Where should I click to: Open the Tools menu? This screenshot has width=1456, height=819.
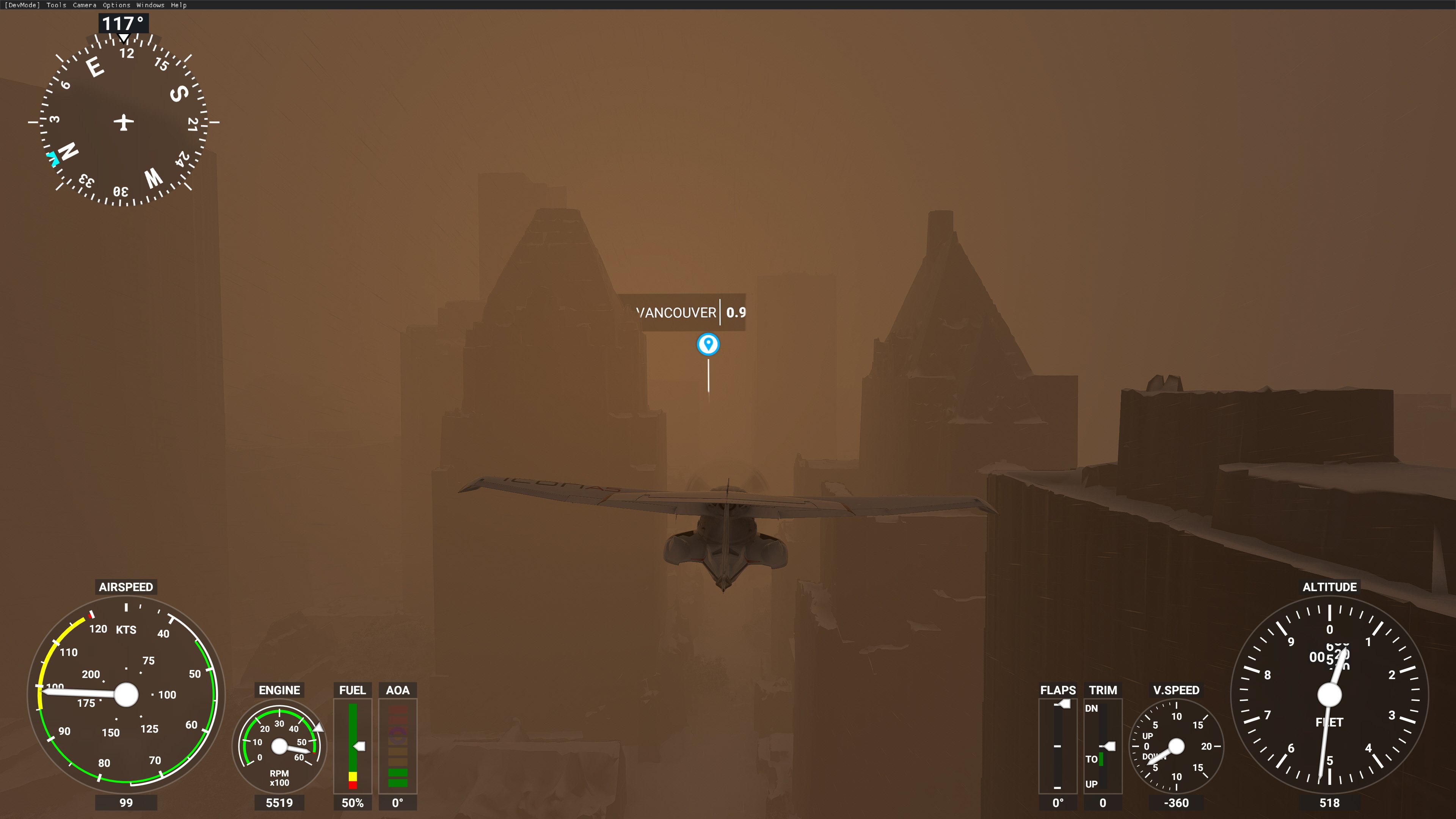(56, 5)
